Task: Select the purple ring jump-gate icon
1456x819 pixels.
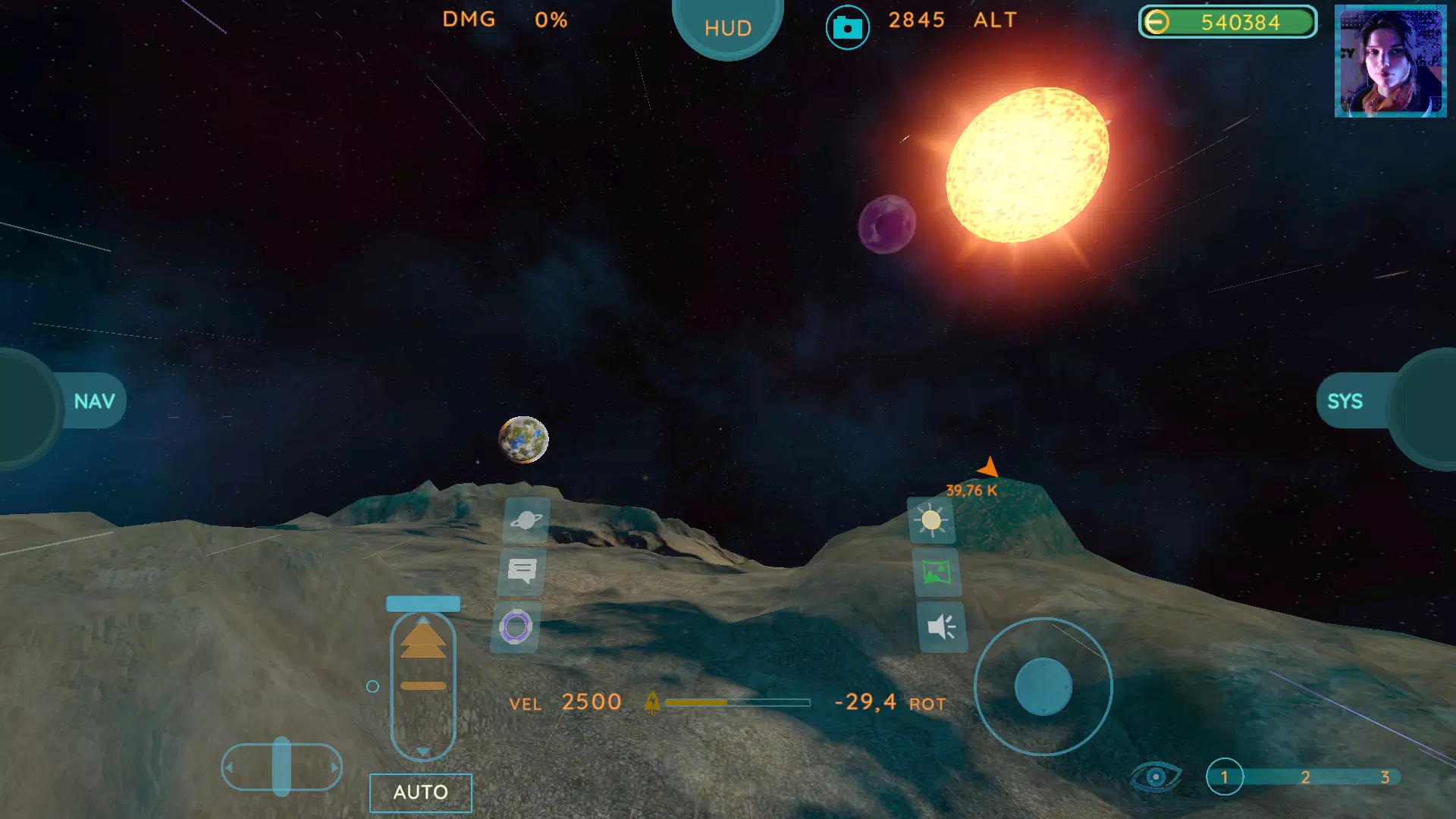Action: tap(516, 626)
